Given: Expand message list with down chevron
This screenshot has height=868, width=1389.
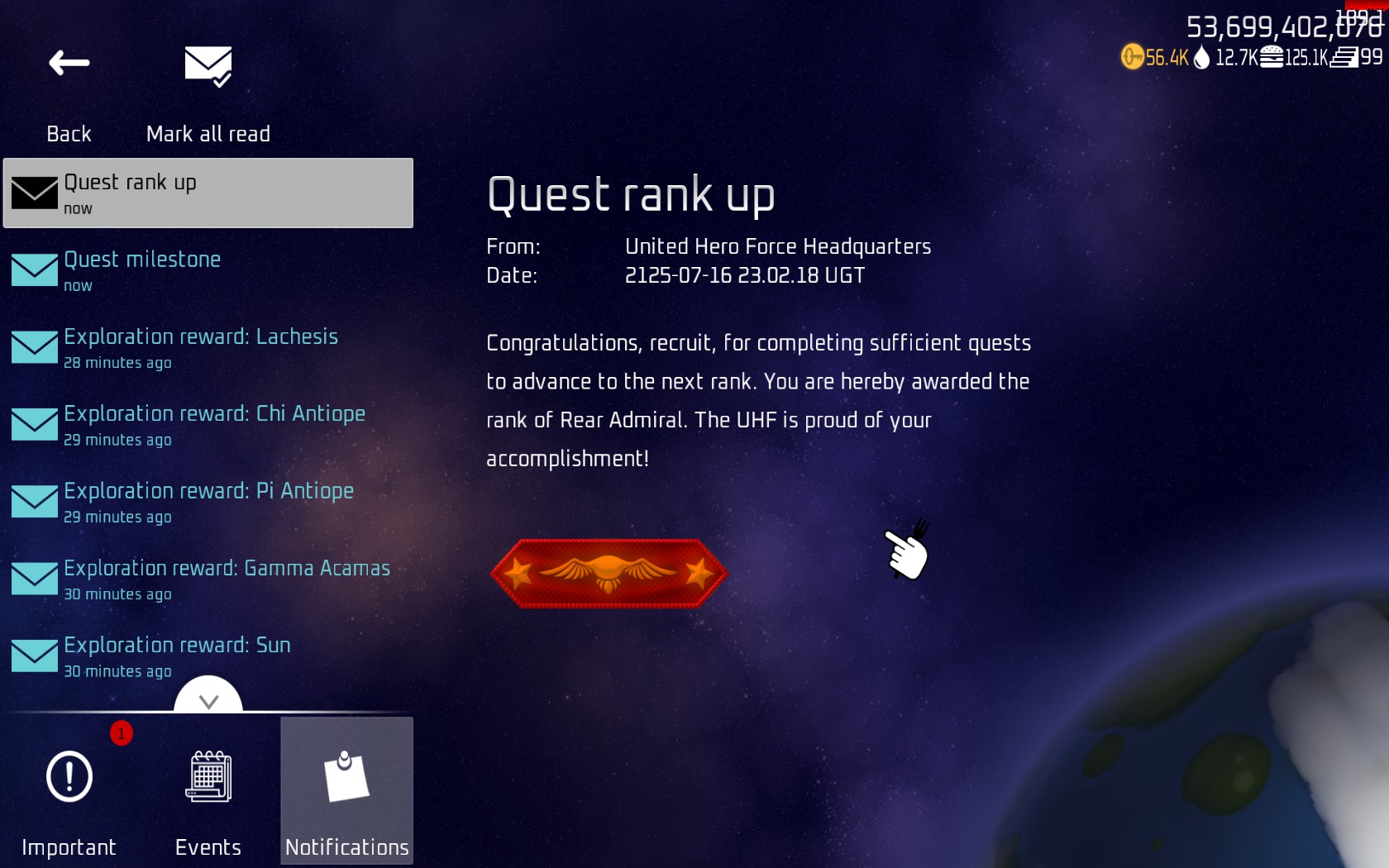Looking at the screenshot, I should click(208, 699).
